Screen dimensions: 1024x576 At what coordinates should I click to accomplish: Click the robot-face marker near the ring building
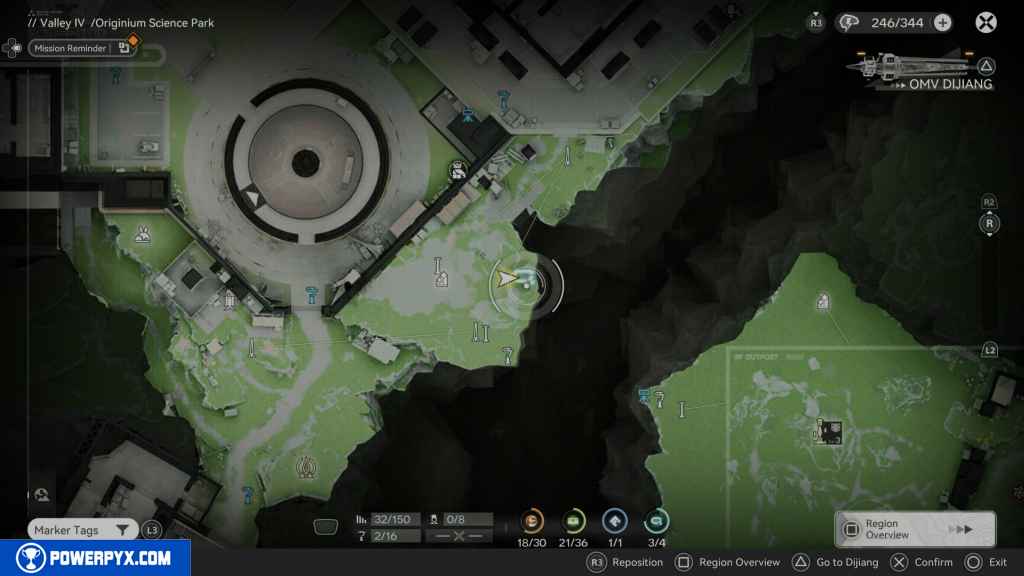tap(458, 171)
